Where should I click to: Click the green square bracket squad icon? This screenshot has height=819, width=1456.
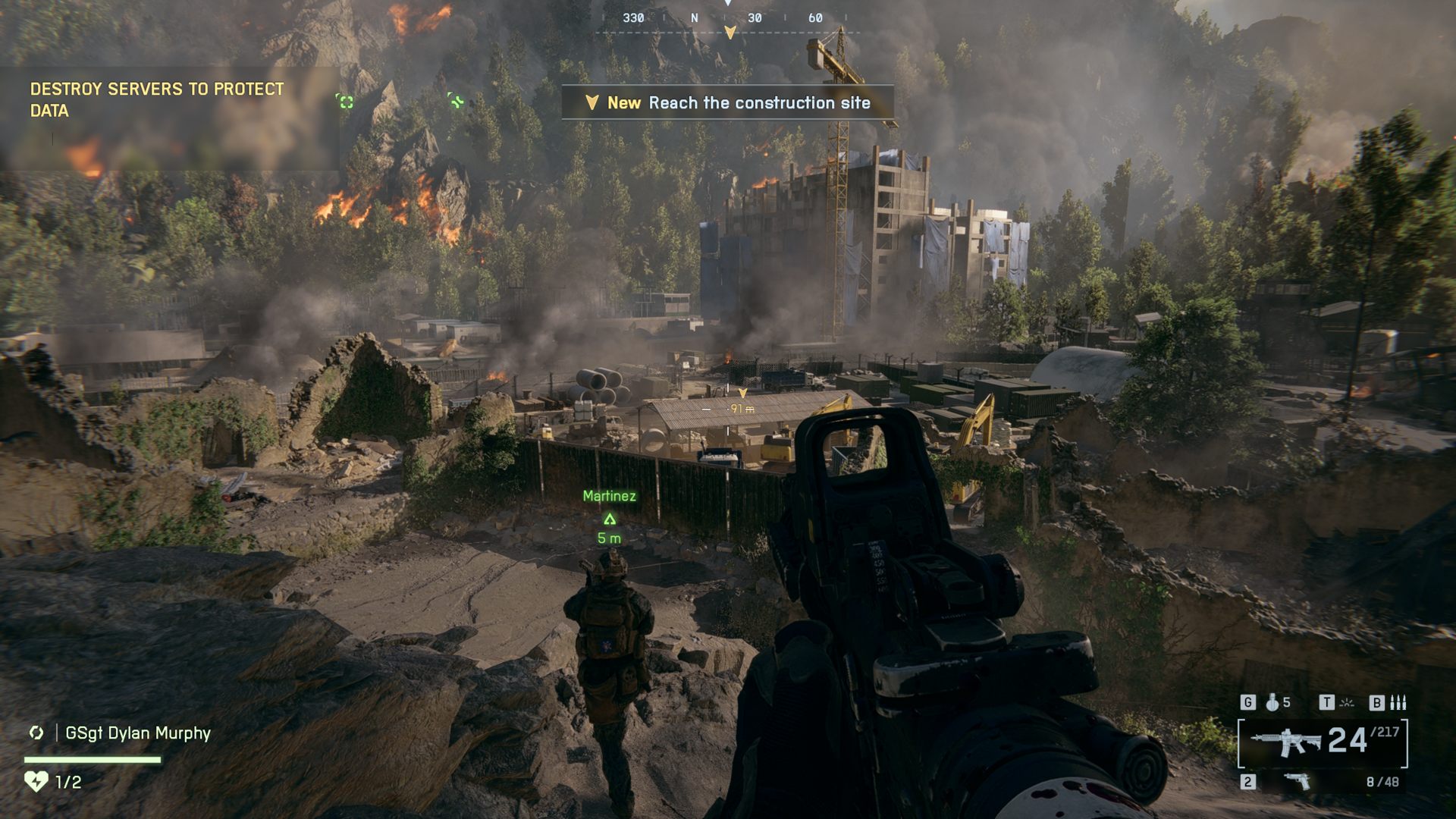(x=346, y=102)
